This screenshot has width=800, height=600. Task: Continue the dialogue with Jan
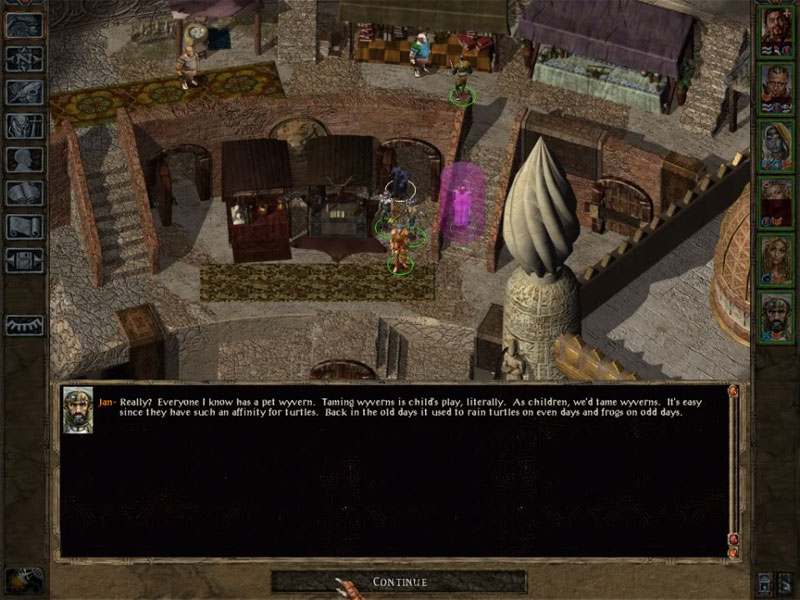pos(399,581)
